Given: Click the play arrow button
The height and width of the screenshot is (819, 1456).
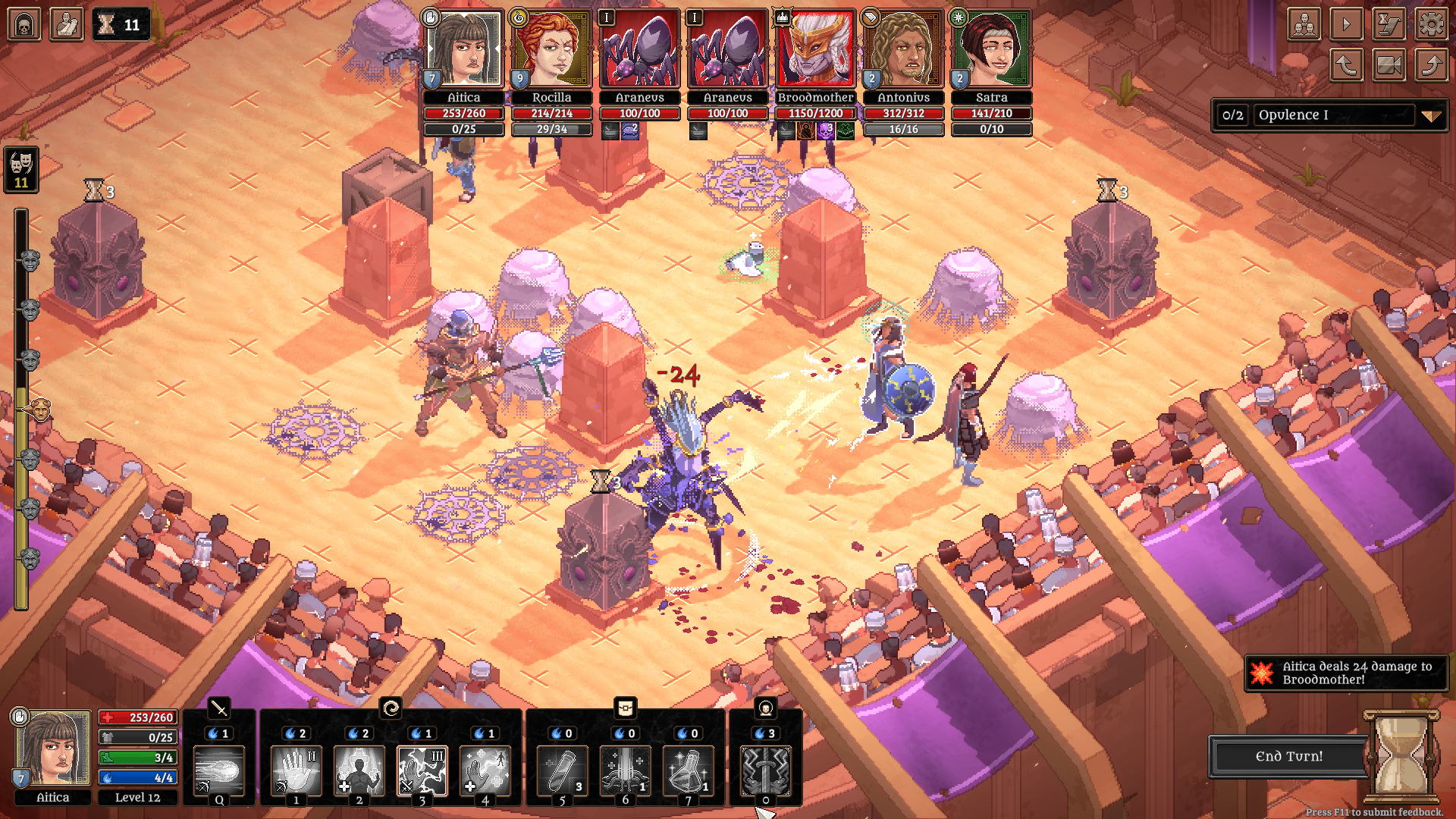Looking at the screenshot, I should [1346, 25].
